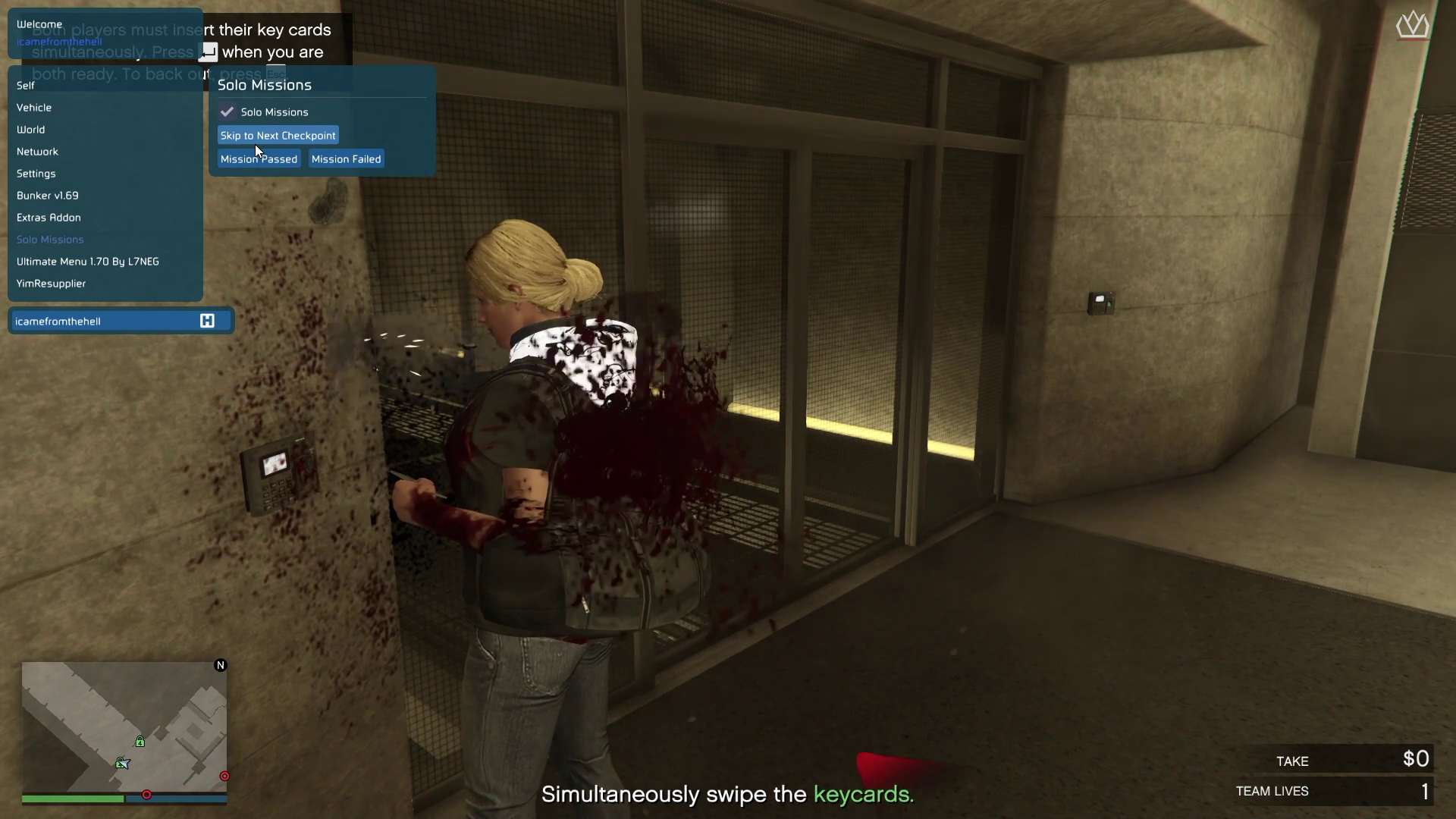This screenshot has height=819, width=1456.
Task: Go to the Settings tab
Action: point(36,174)
